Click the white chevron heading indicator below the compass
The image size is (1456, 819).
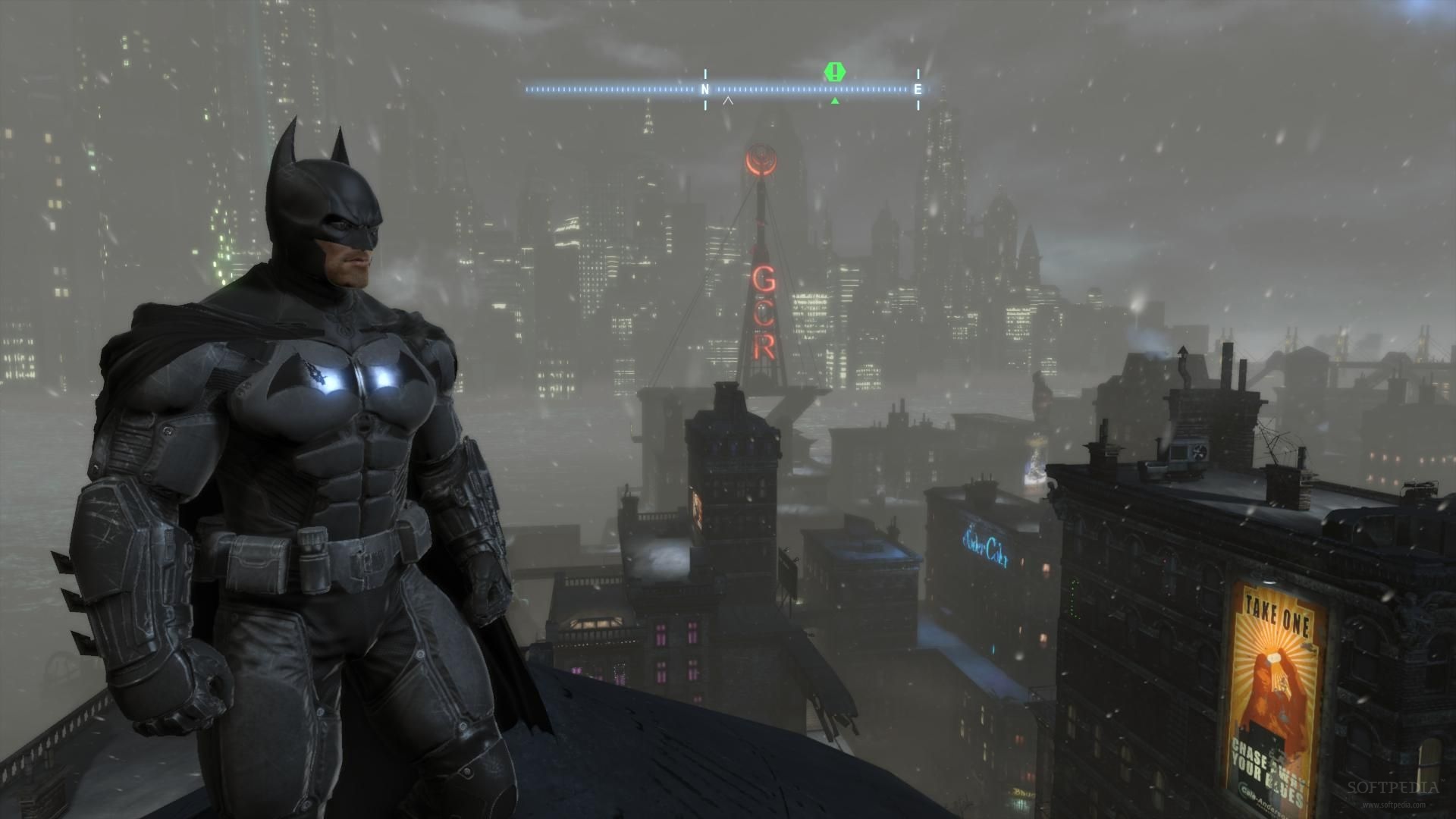(727, 99)
